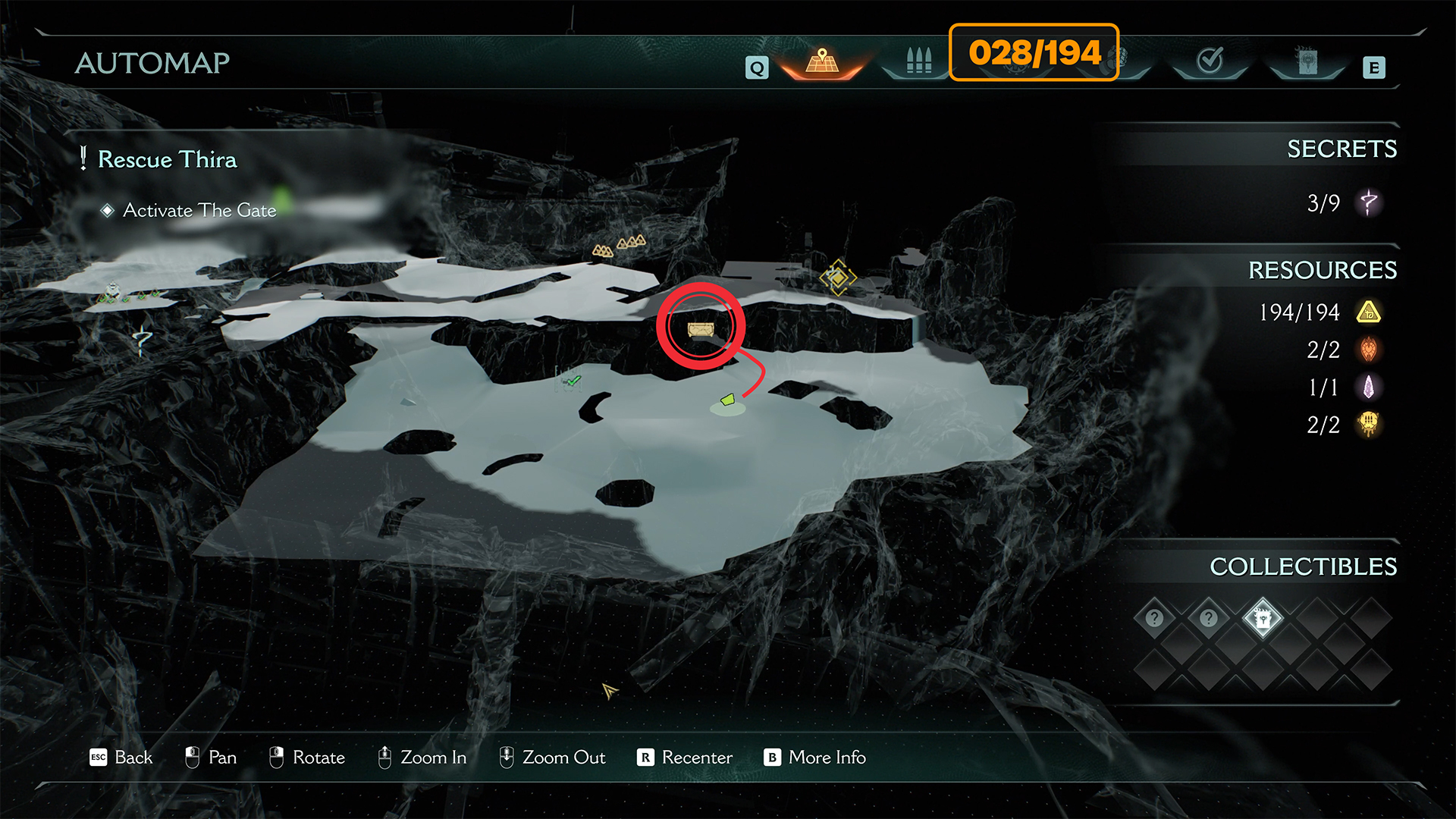The width and height of the screenshot is (1456, 819).
Task: Select the green player arrow marker
Action: tap(728, 399)
